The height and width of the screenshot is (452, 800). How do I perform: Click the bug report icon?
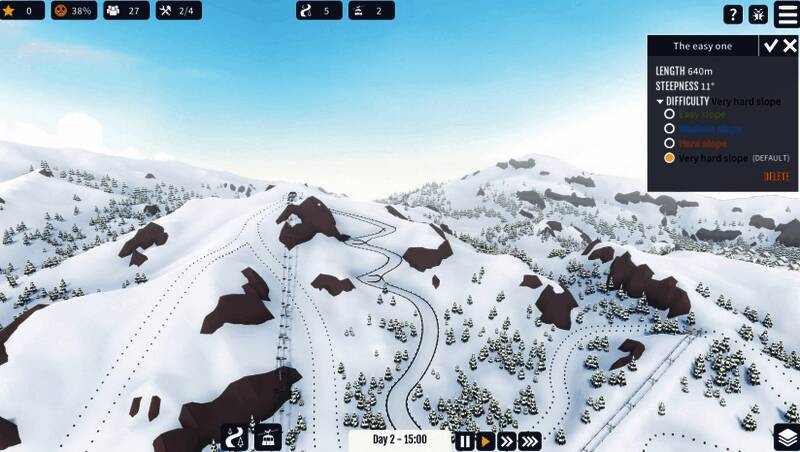(759, 14)
